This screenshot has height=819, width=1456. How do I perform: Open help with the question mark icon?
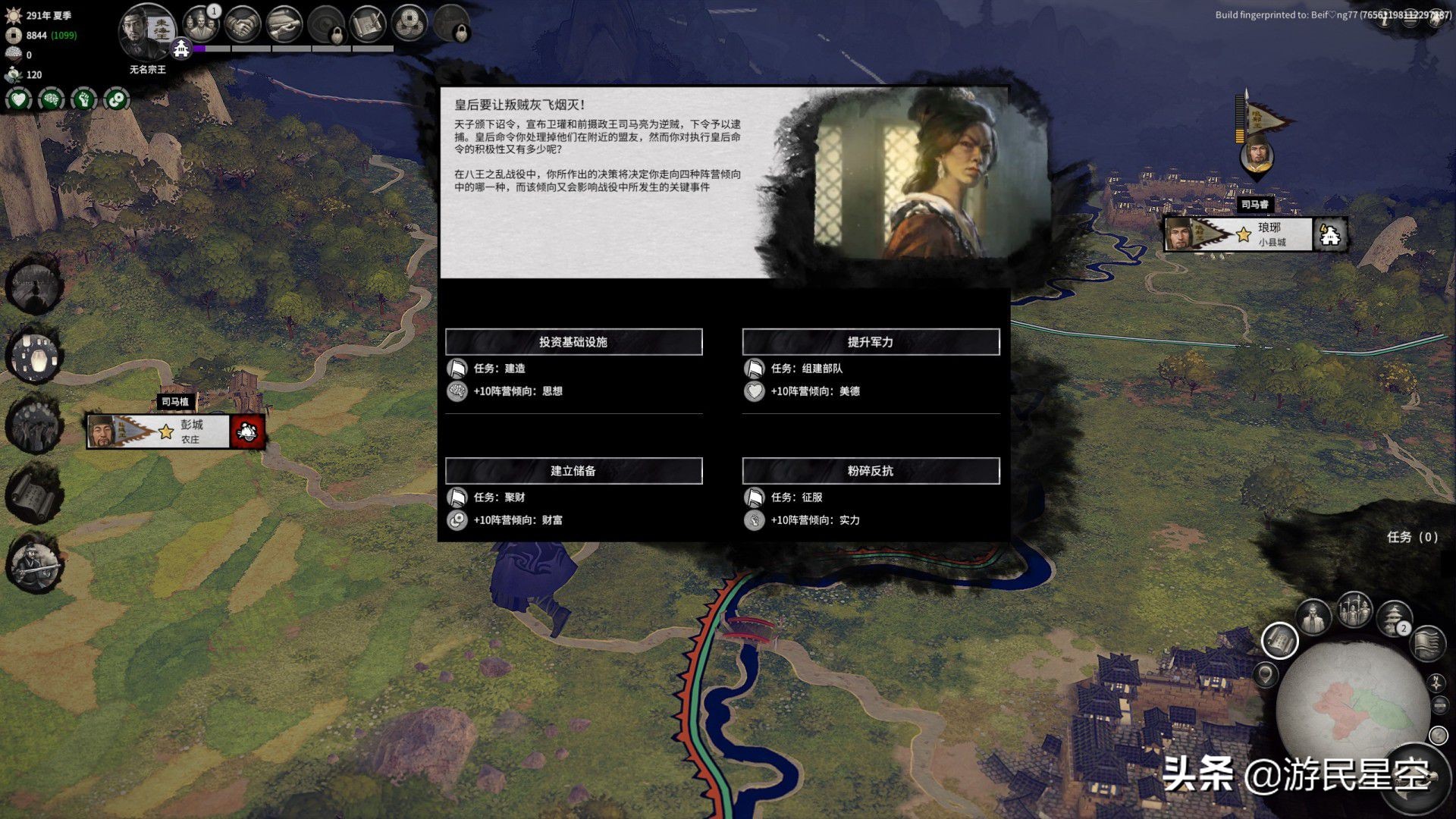(1438, 734)
